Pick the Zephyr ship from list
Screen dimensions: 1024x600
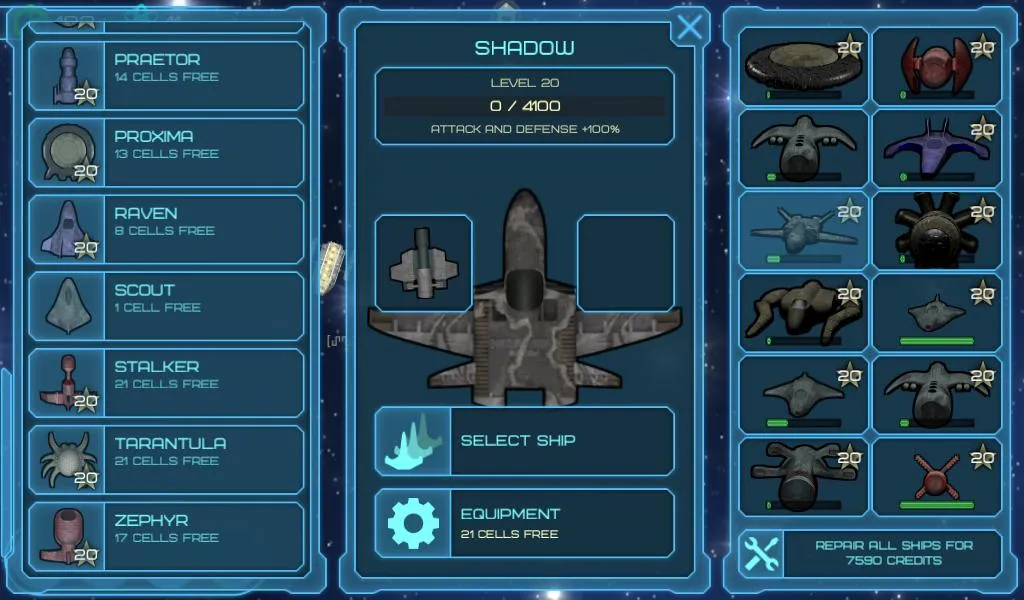point(166,537)
